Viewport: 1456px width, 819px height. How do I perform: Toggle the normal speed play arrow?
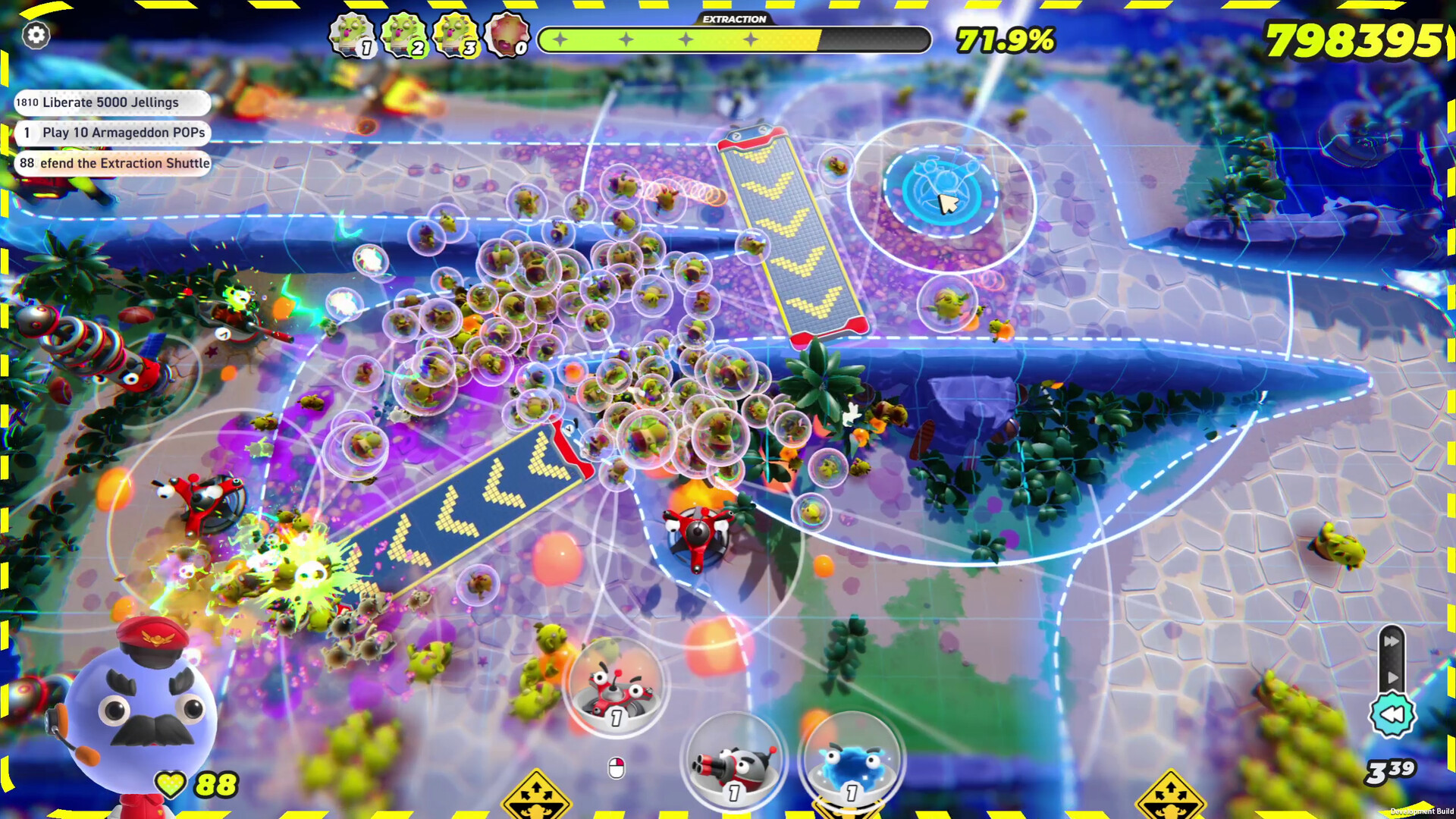1392,676
